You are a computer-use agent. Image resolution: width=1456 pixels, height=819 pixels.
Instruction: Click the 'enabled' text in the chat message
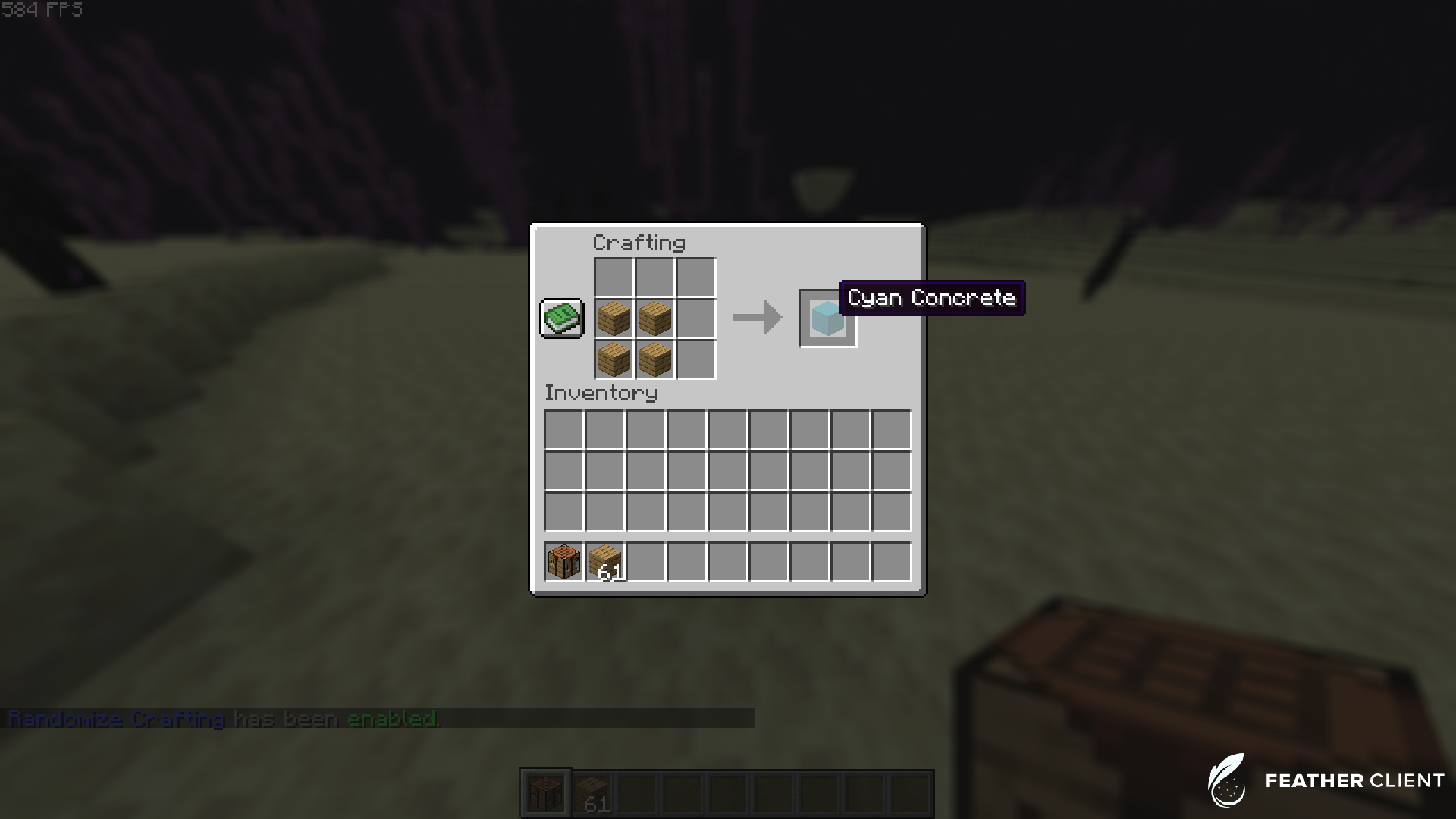[393, 719]
